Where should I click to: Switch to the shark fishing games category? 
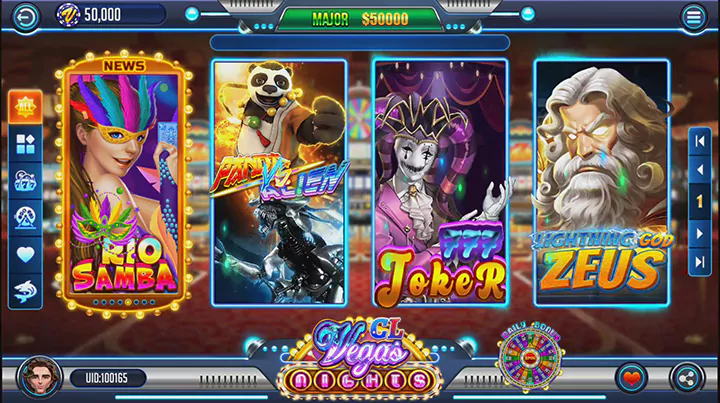[25, 291]
